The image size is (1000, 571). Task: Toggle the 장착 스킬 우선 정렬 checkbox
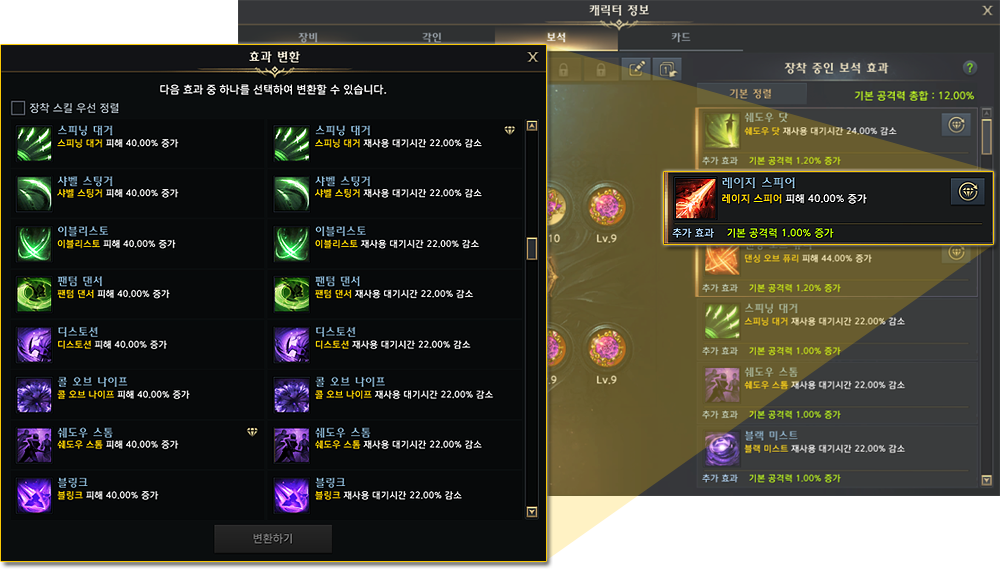click(x=18, y=108)
